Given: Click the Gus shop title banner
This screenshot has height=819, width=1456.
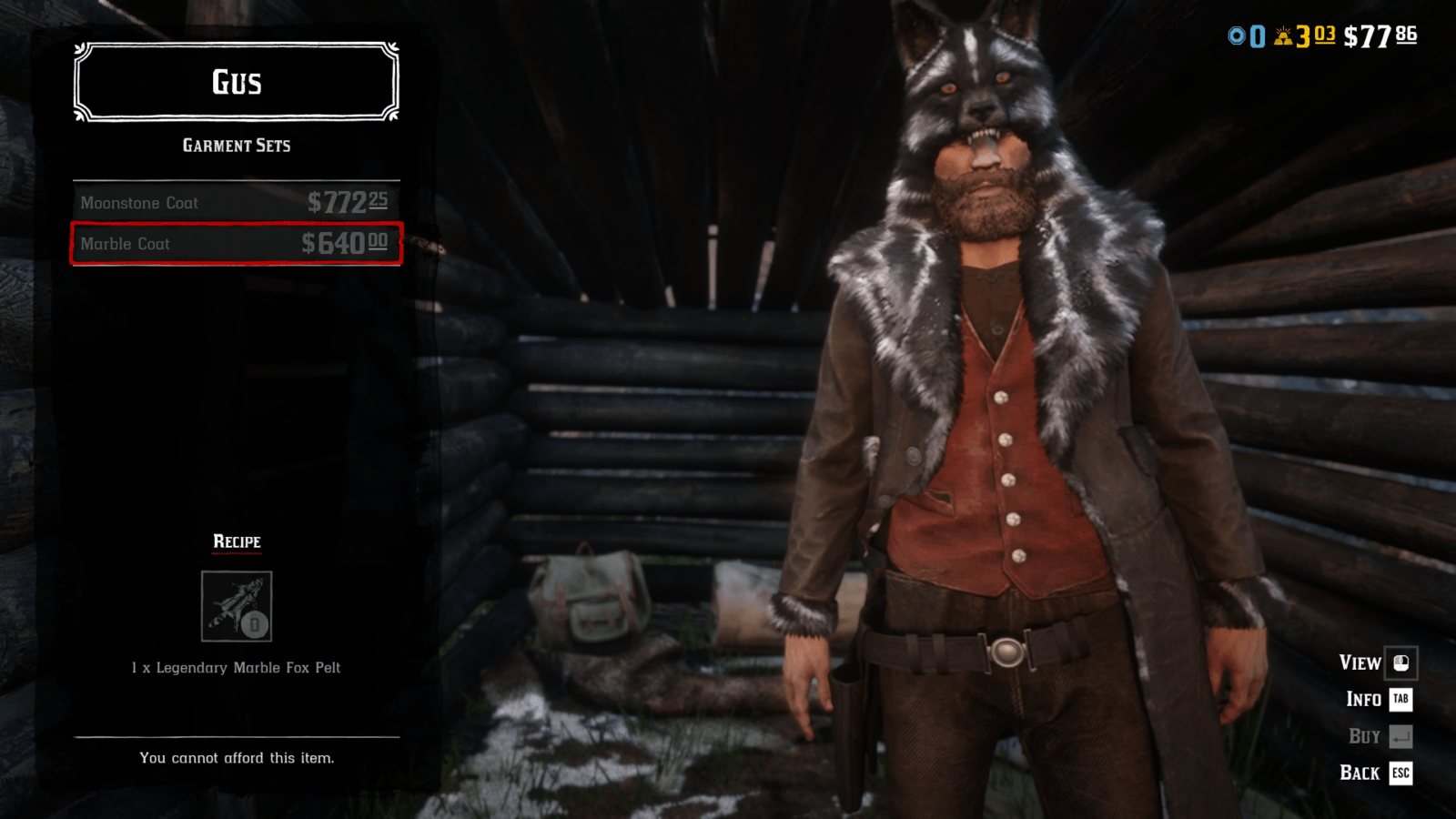Looking at the screenshot, I should [x=235, y=82].
